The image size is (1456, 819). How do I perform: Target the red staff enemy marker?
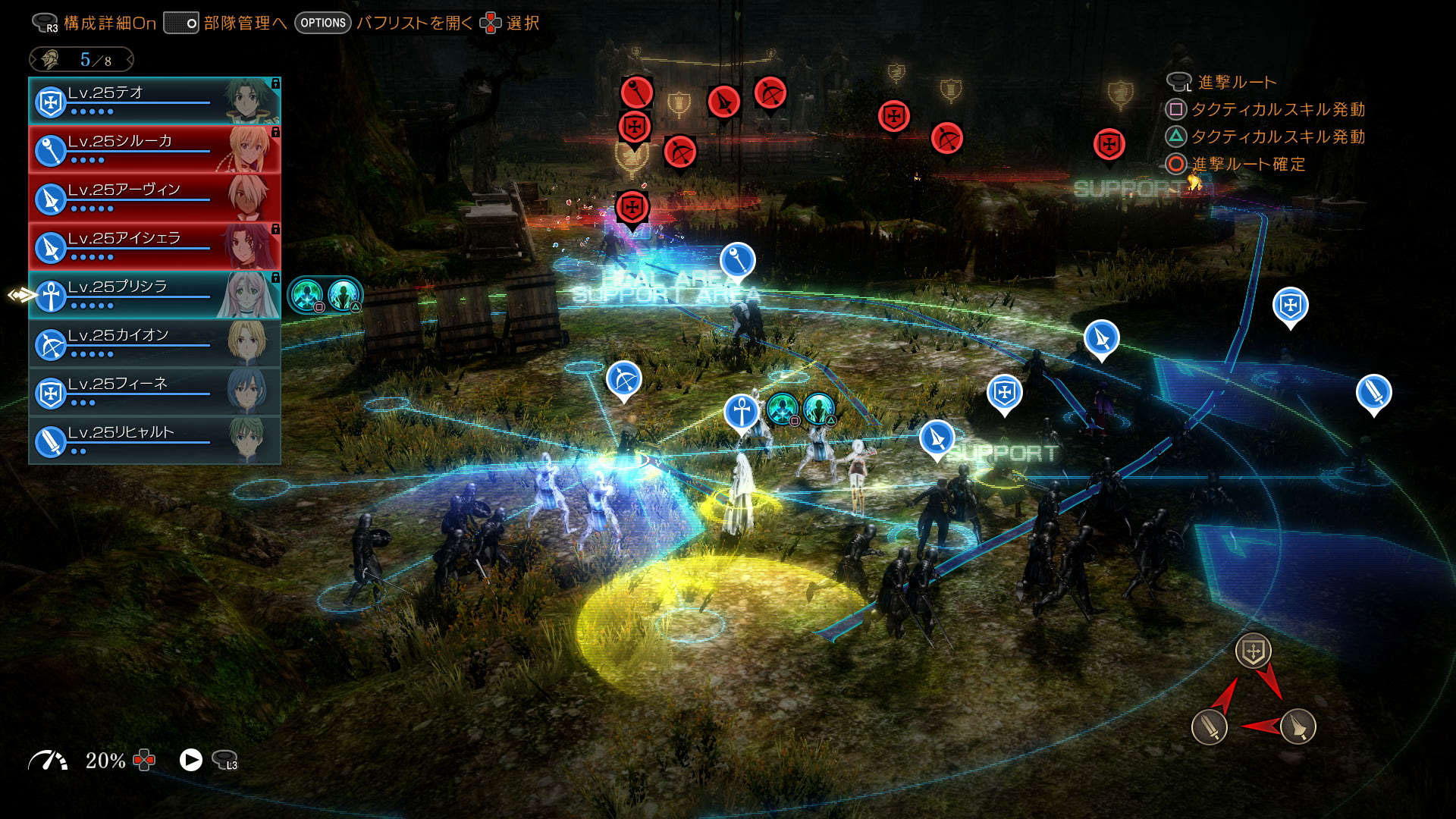(x=637, y=93)
